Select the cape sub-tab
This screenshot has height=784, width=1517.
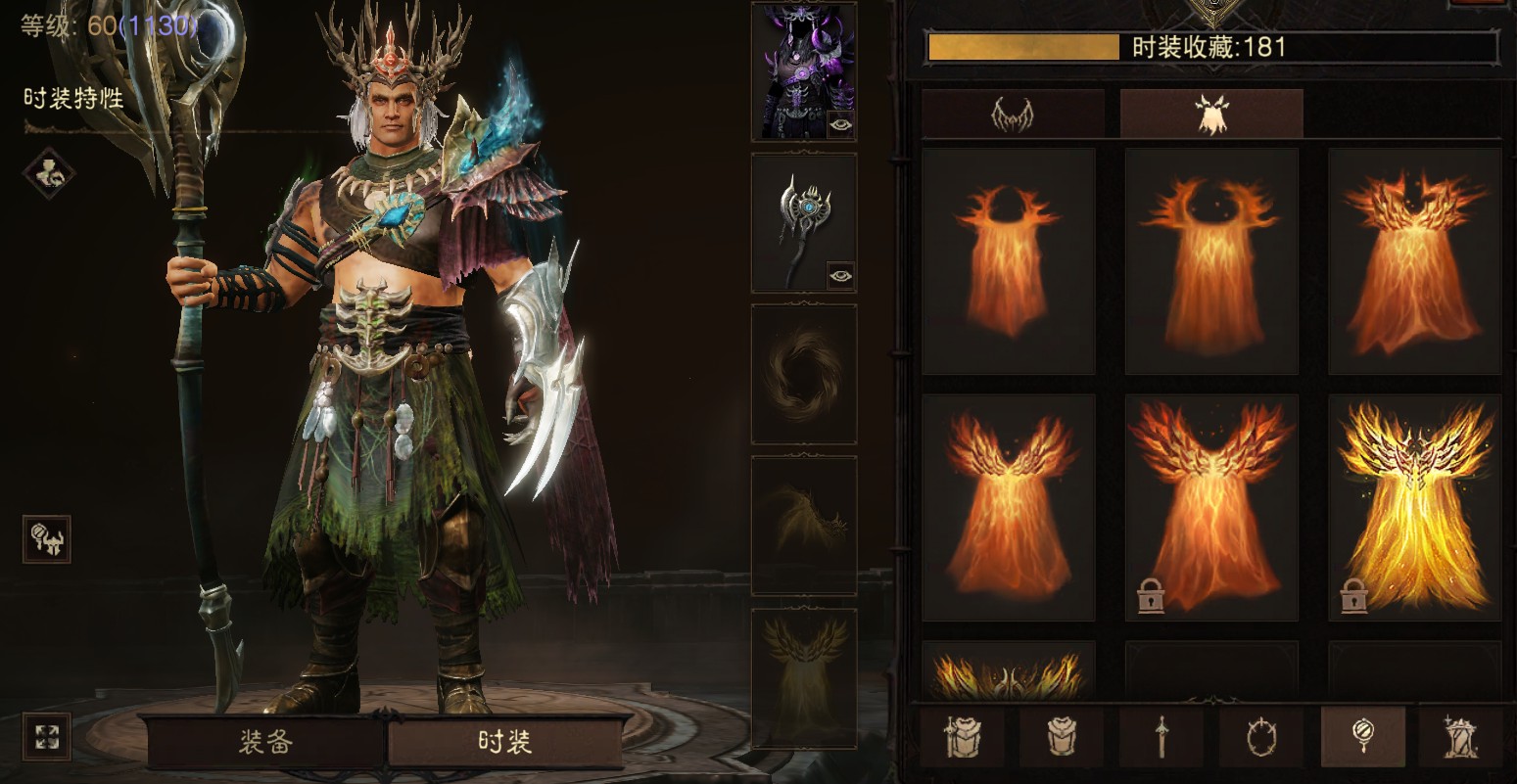click(1211, 115)
